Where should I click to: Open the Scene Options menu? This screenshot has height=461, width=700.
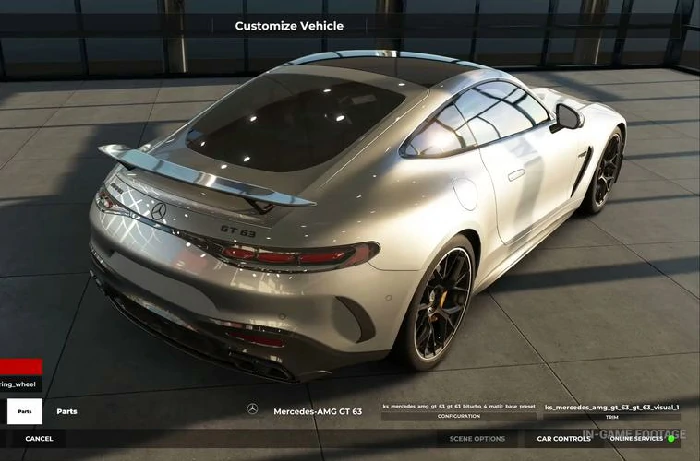(477, 439)
